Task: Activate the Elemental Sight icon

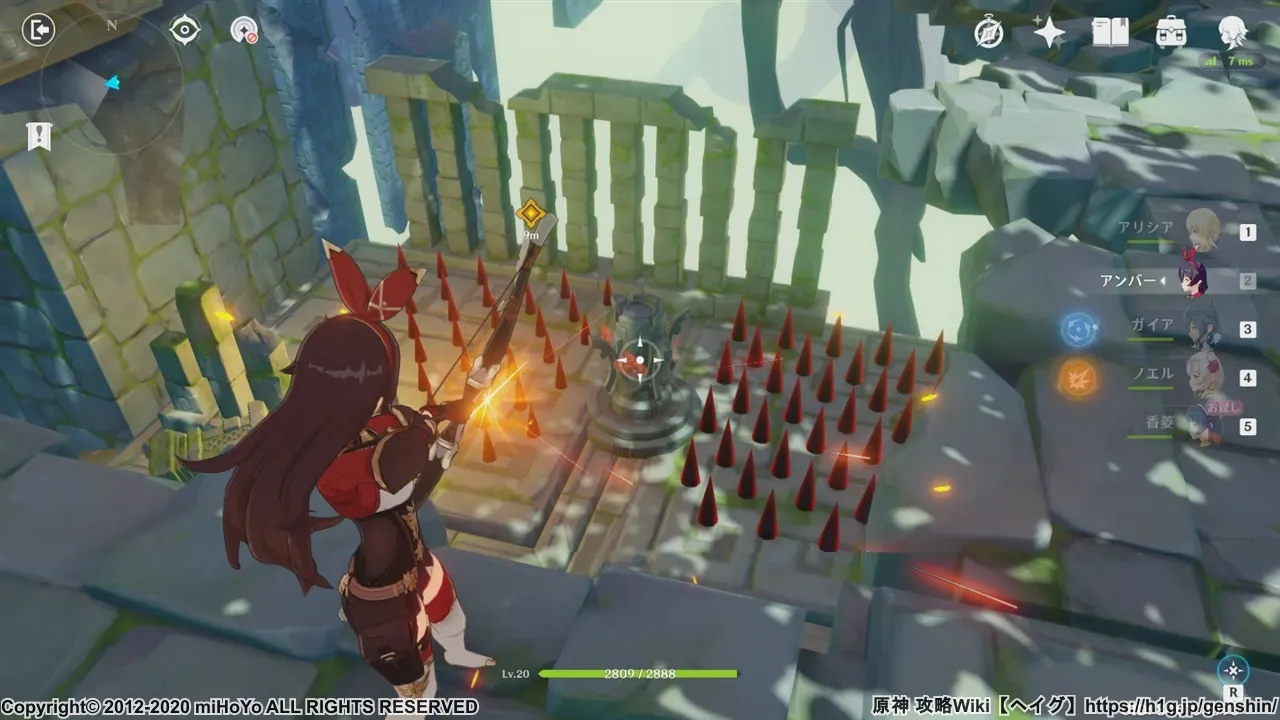Action: [x=1233, y=670]
